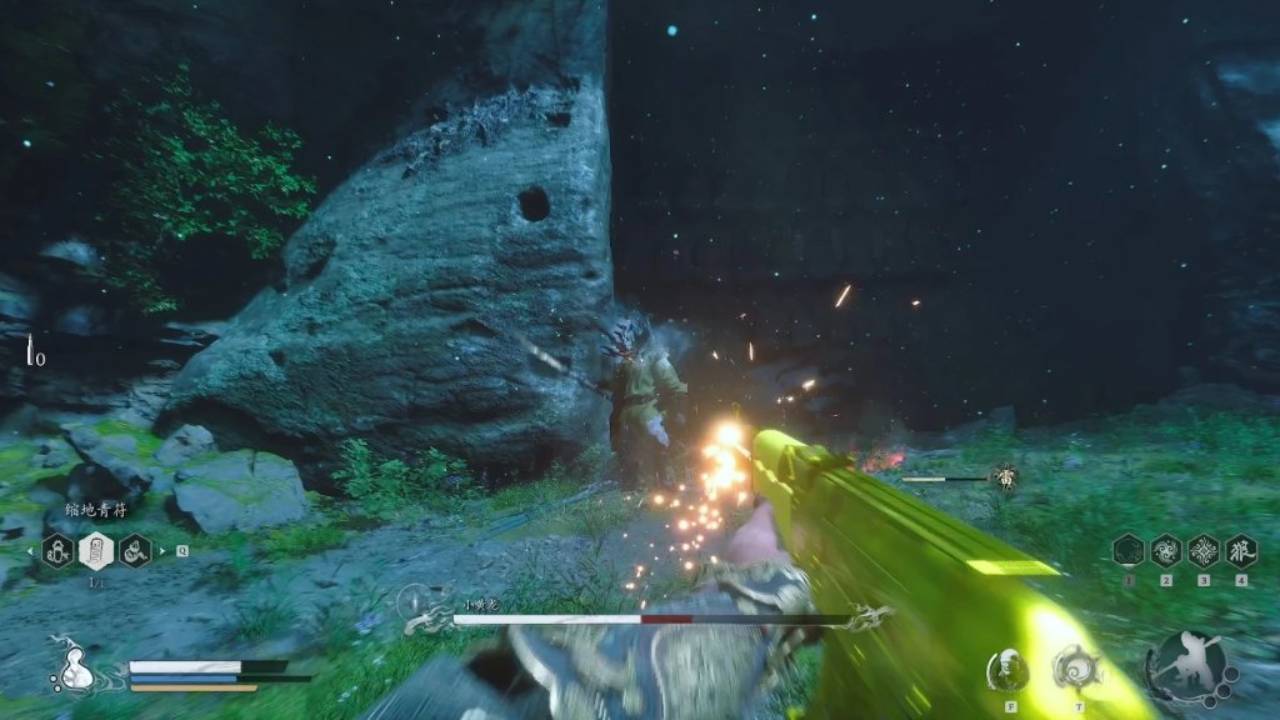
Task: Select the swirl spell in hexagonal slot 2
Action: point(1166,550)
